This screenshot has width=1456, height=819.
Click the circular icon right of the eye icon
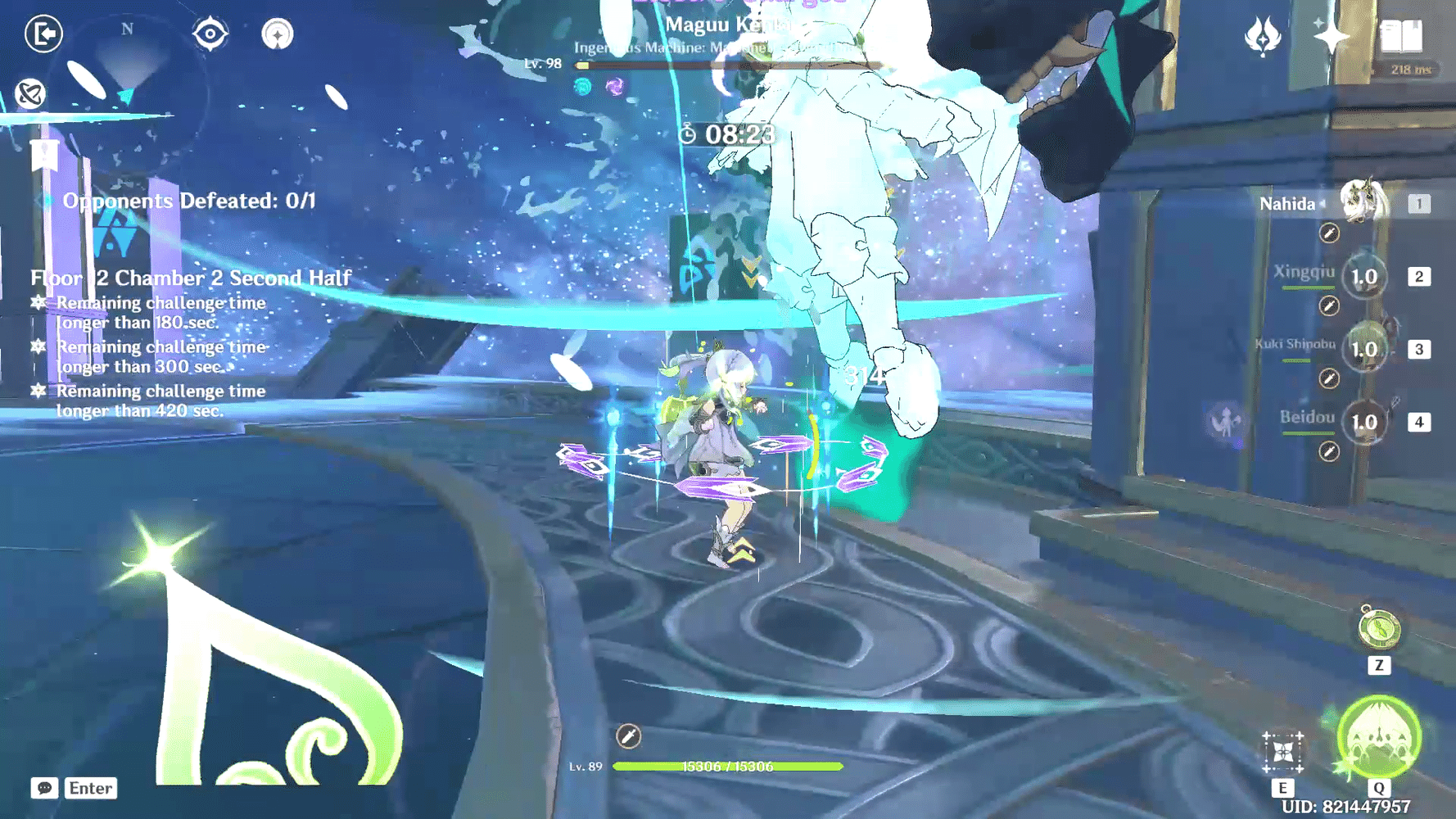click(x=278, y=34)
